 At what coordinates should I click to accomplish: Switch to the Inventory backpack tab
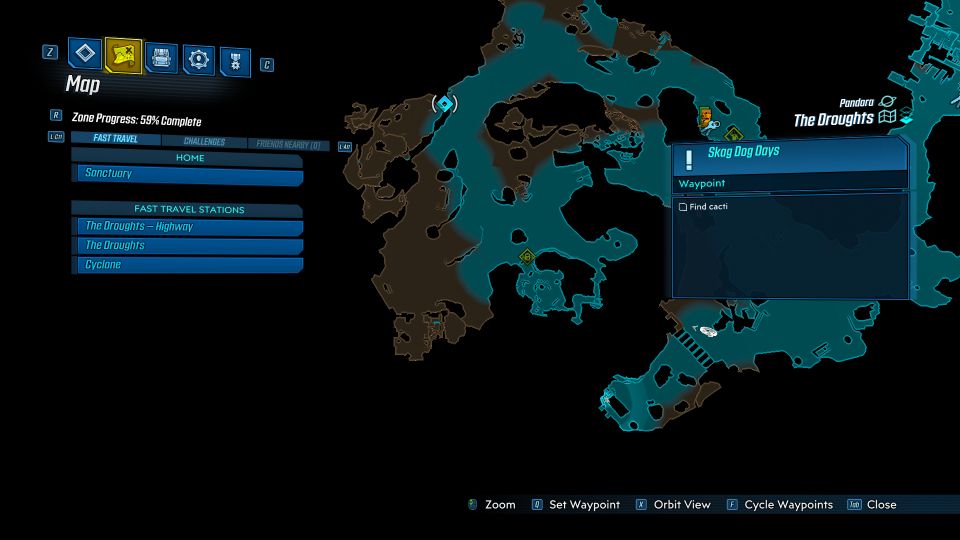pos(161,56)
